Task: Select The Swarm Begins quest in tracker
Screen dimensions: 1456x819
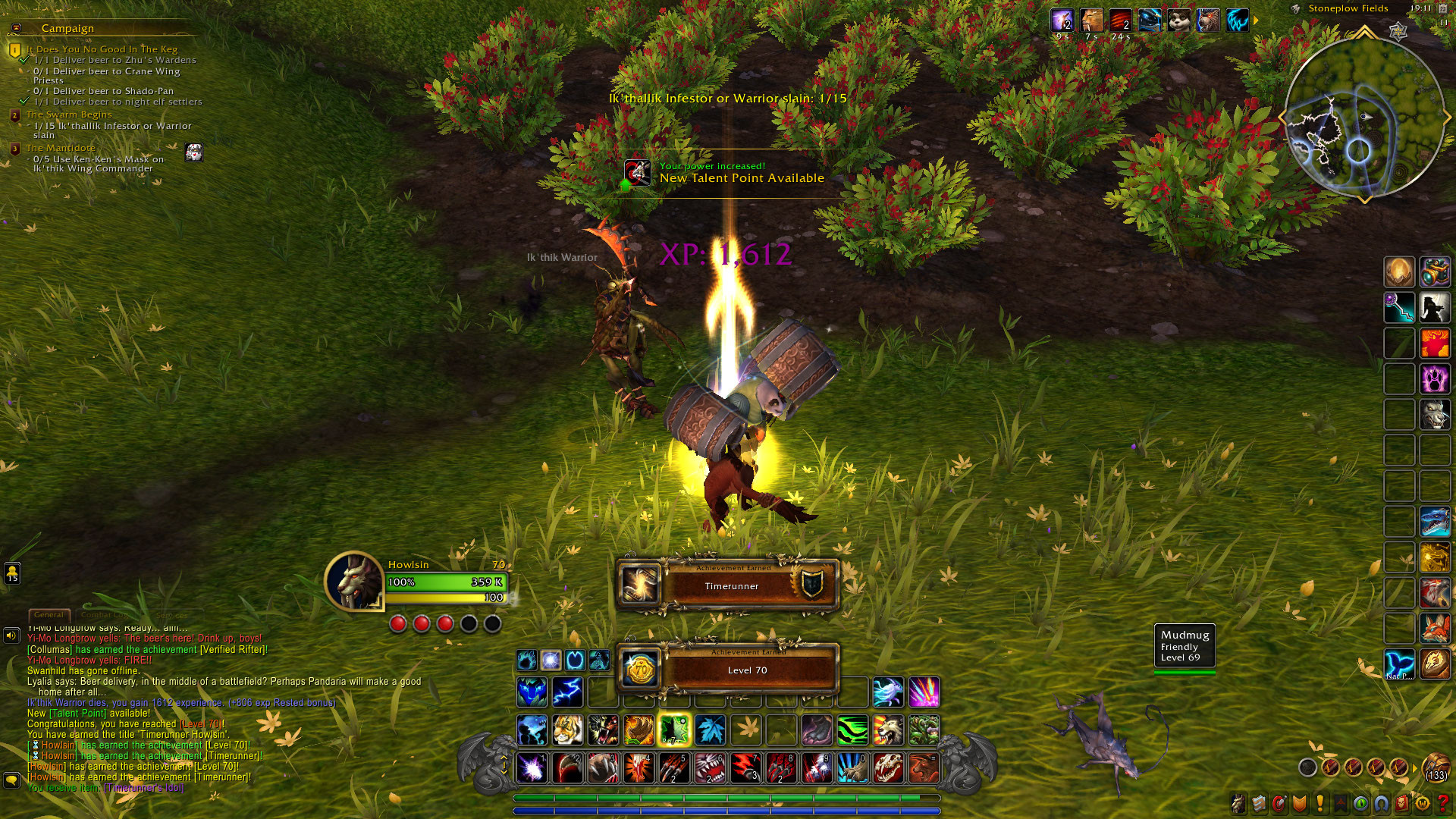Action: (x=69, y=115)
